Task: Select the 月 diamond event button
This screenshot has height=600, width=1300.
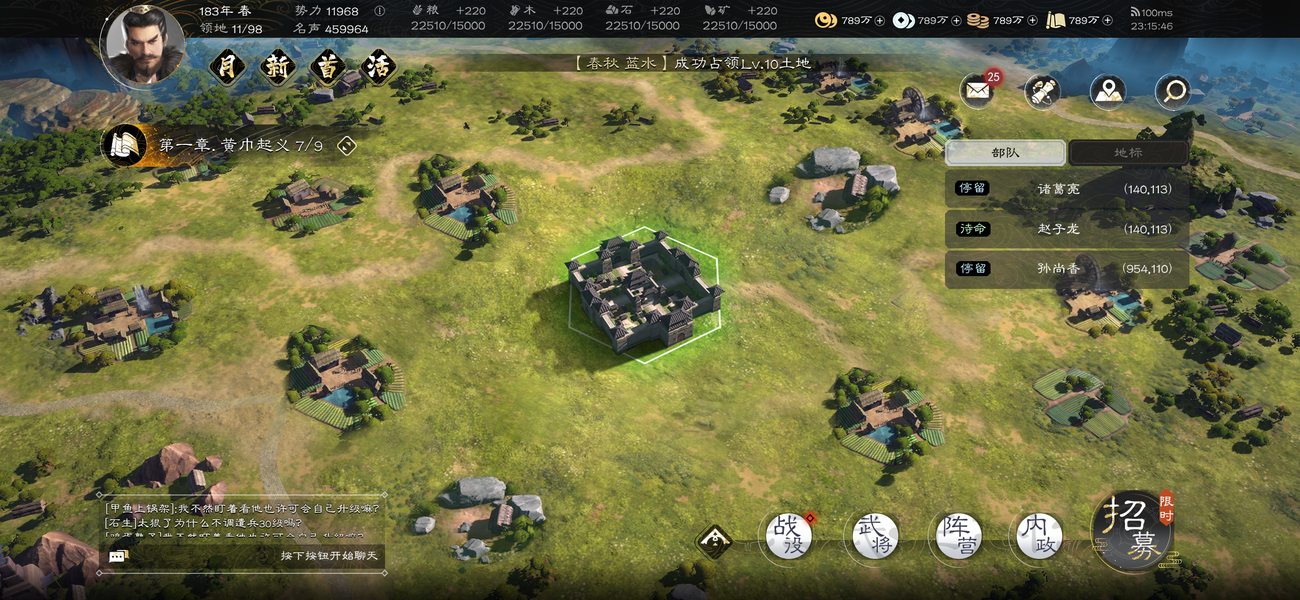Action: pyautogui.click(x=227, y=69)
